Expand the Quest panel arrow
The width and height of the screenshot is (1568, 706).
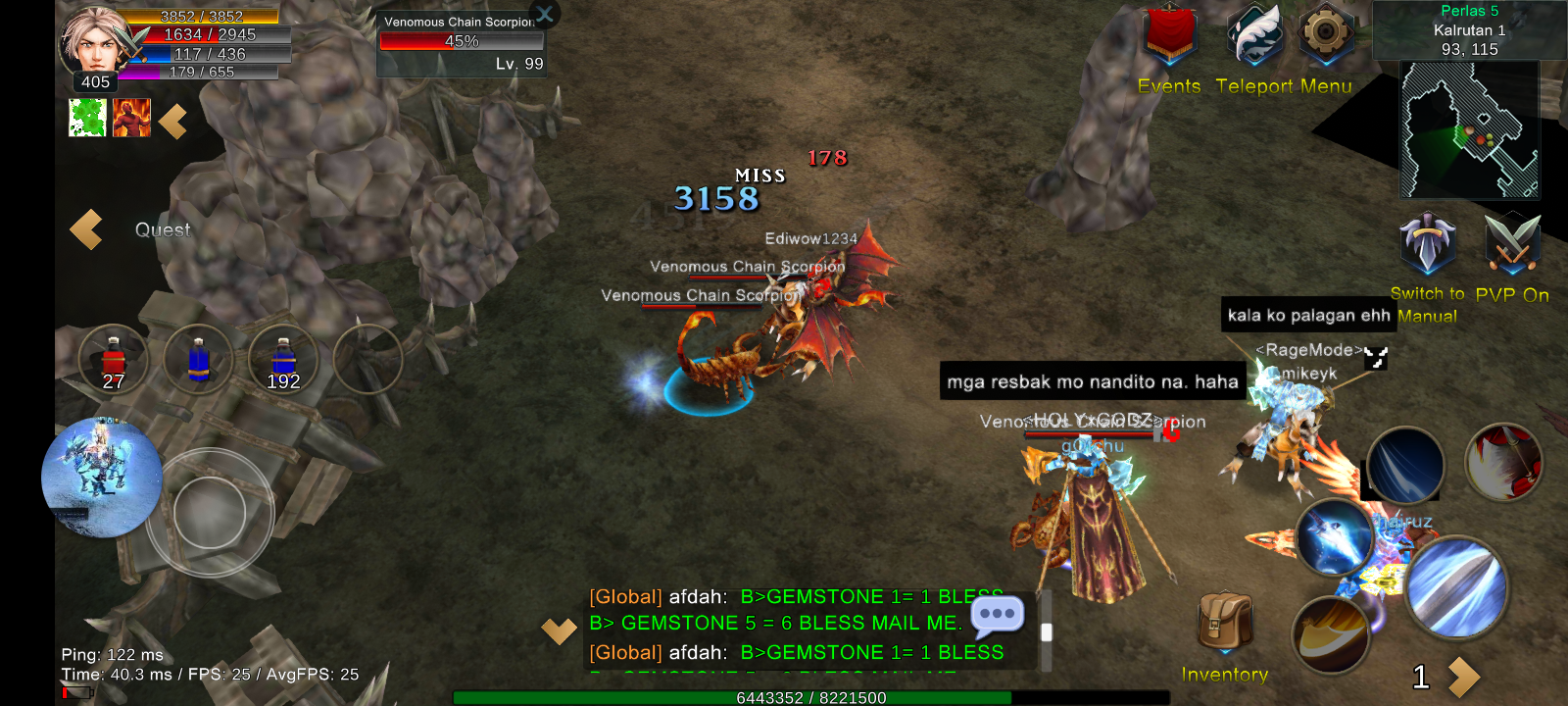point(86,229)
